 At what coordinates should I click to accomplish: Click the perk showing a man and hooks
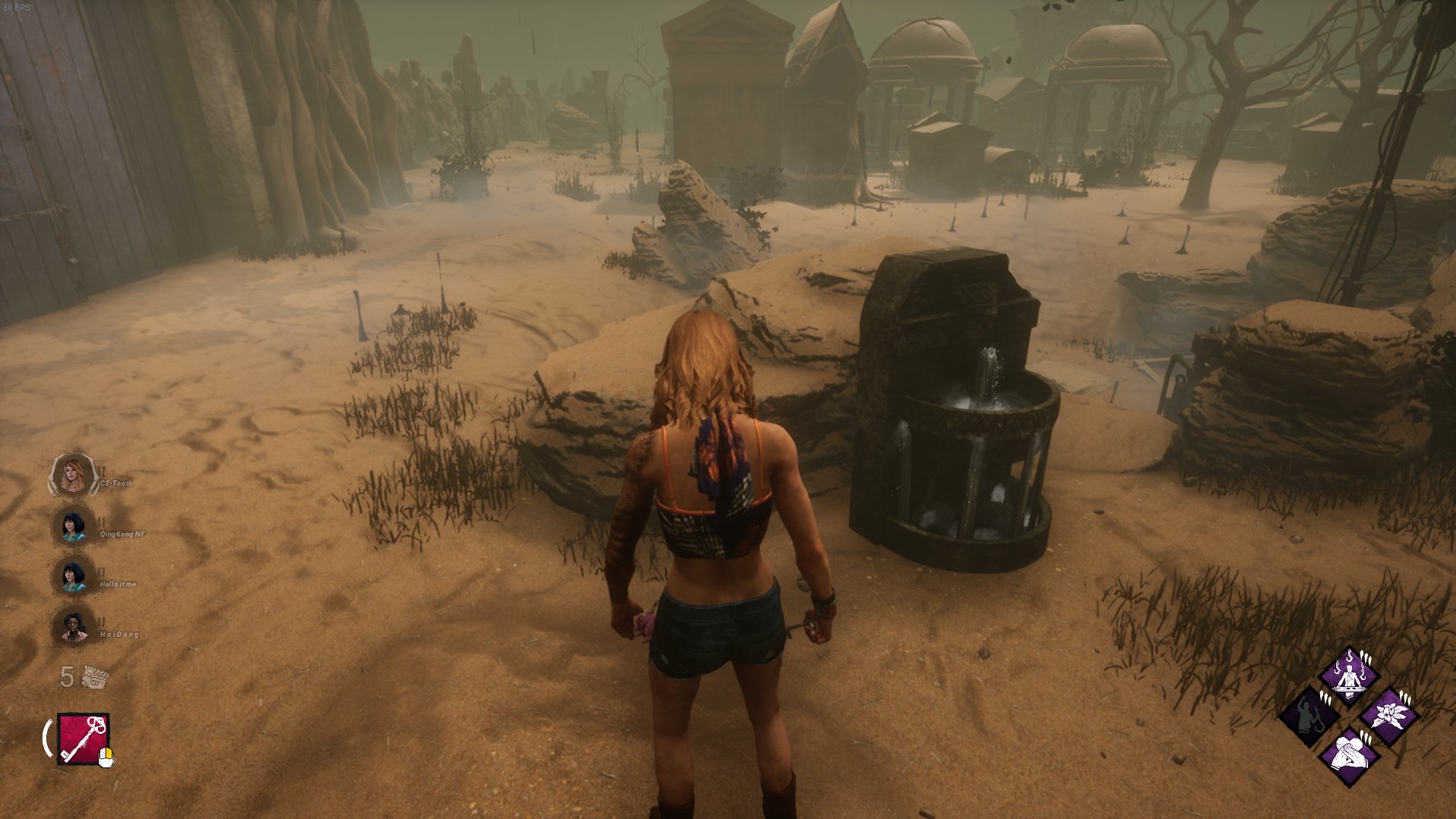pos(1349,676)
